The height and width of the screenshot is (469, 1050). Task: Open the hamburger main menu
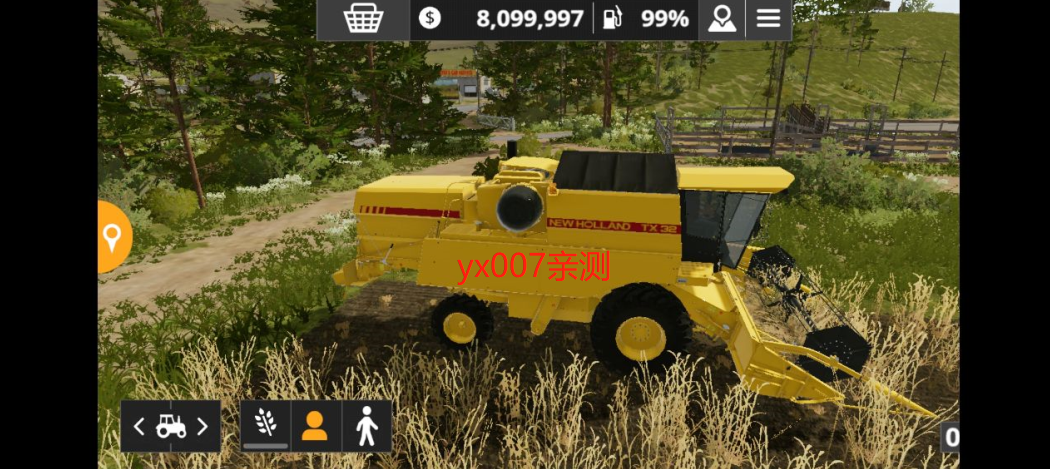pos(768,19)
